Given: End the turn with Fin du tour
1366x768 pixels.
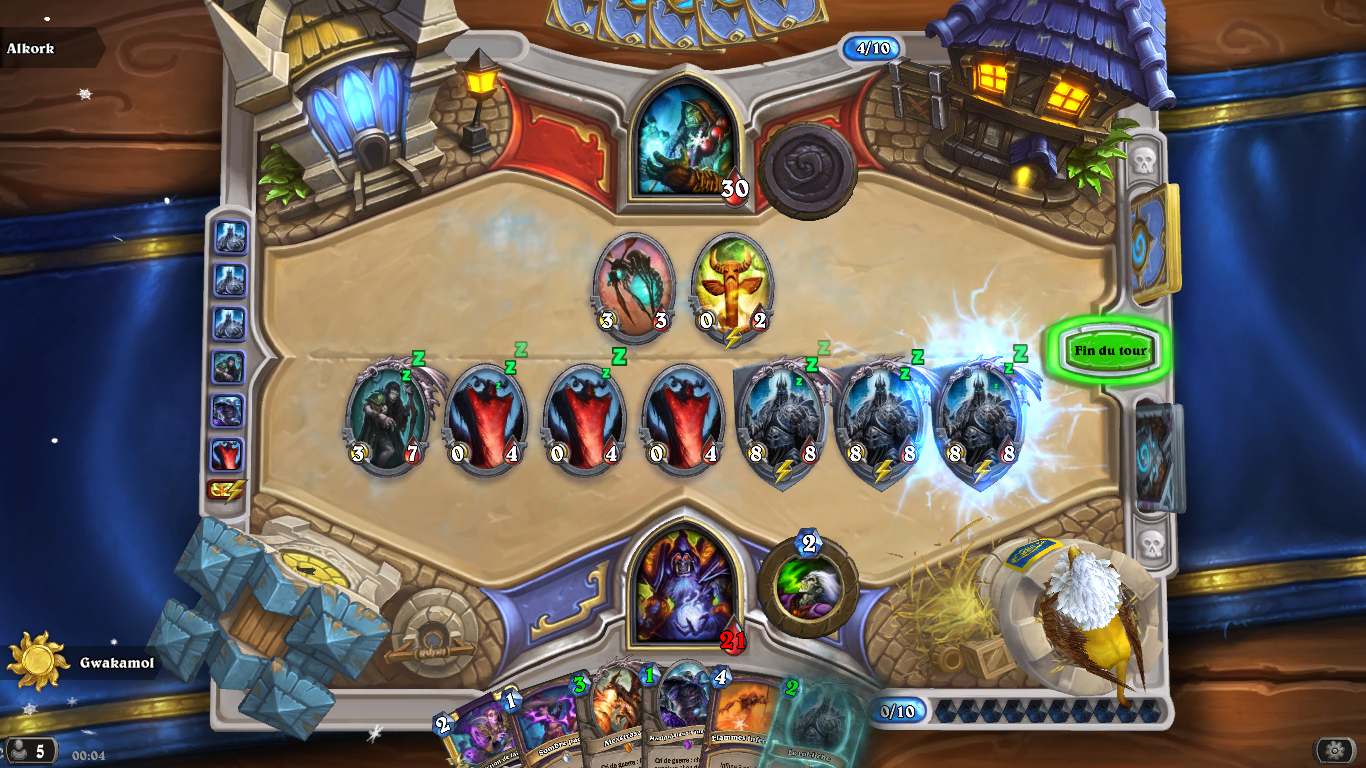Looking at the screenshot, I should pos(1110,351).
